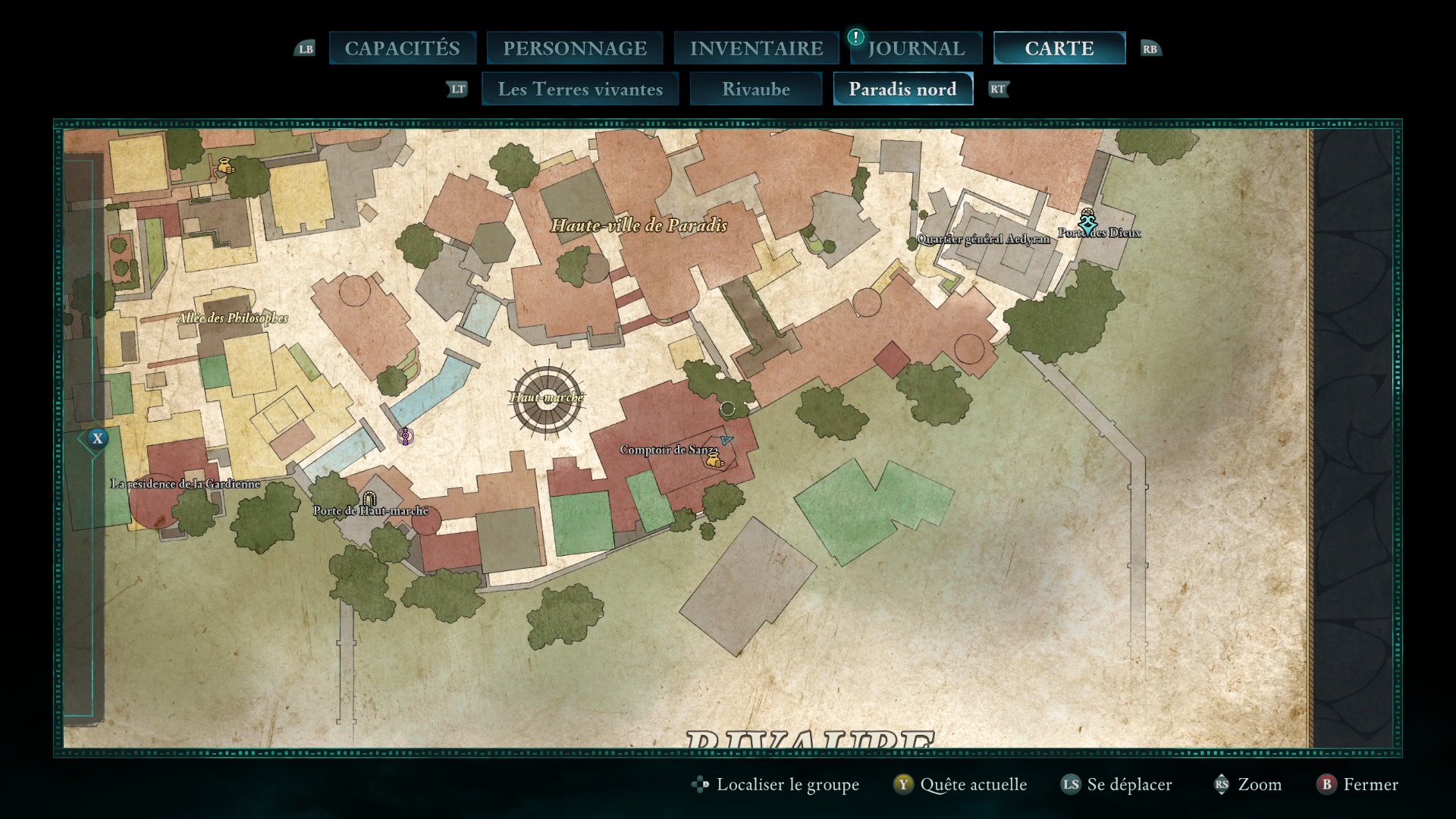Select the Comptoir de Sanza merchant marker

[713, 459]
